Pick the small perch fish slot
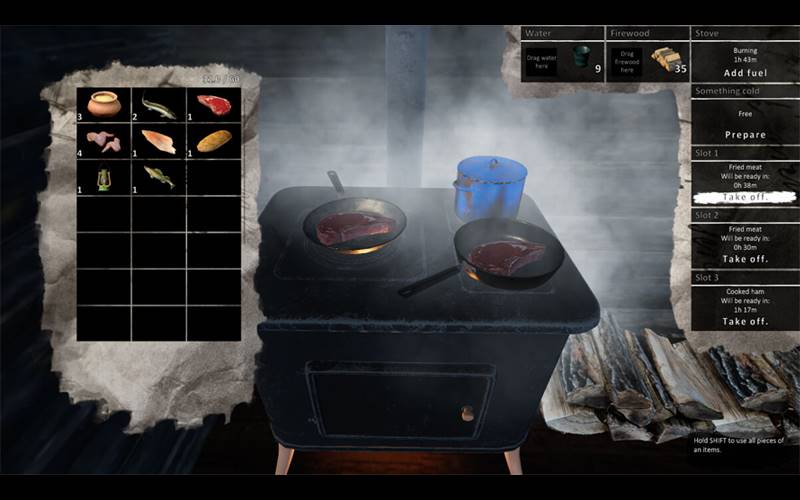Viewport: 800px width, 500px height. [159, 177]
